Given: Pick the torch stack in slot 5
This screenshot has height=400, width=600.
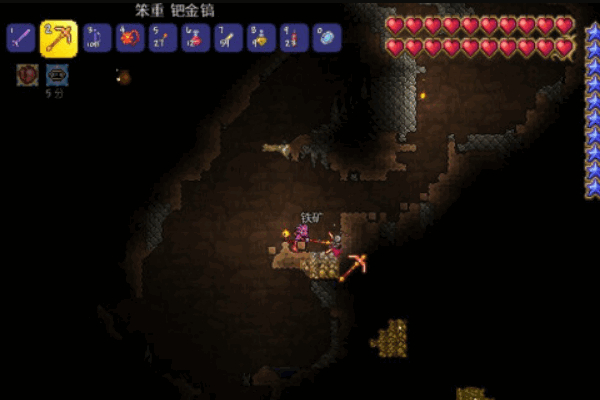Looking at the screenshot, I should click(x=163, y=39).
